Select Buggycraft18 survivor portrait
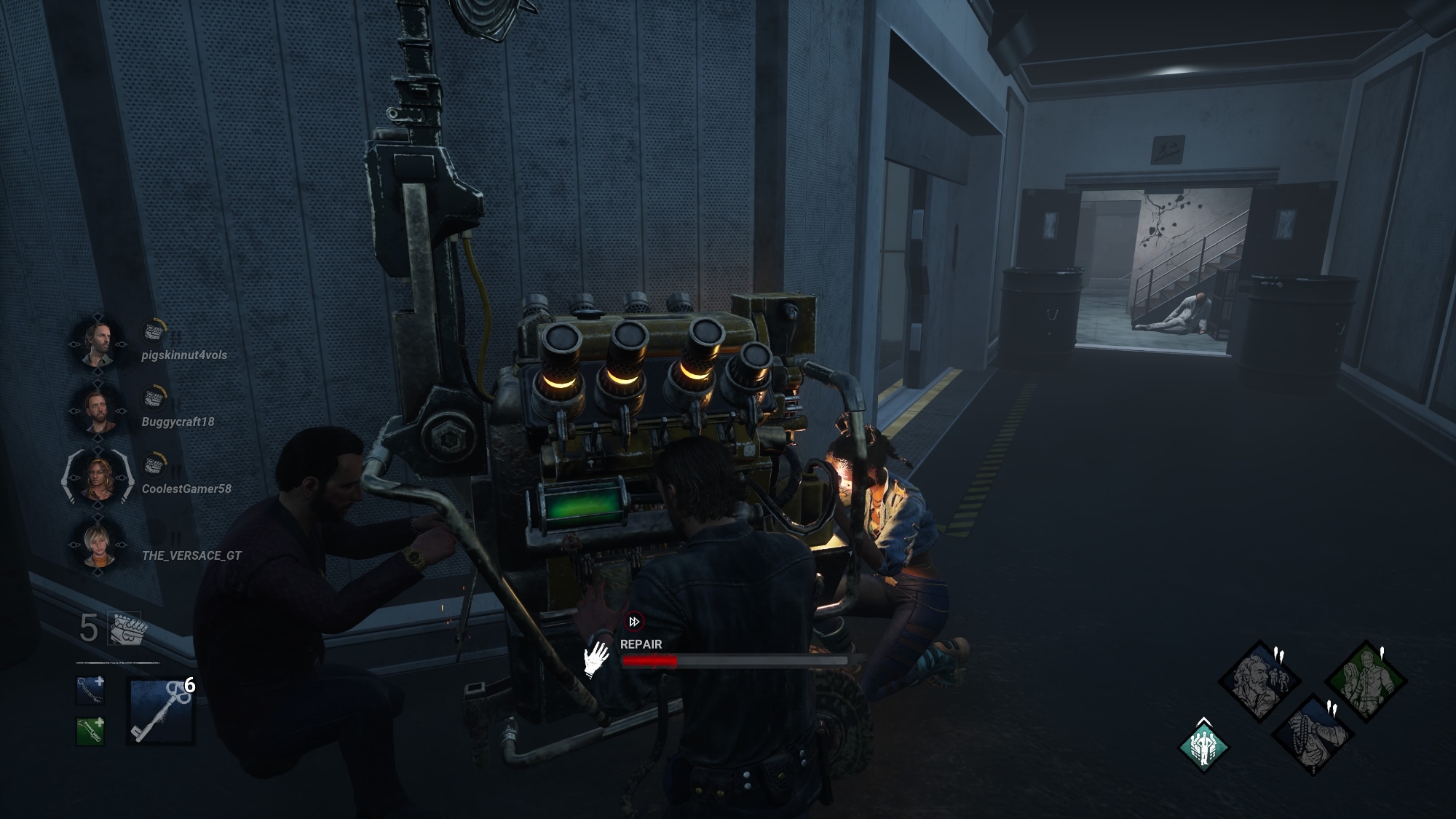 [98, 409]
